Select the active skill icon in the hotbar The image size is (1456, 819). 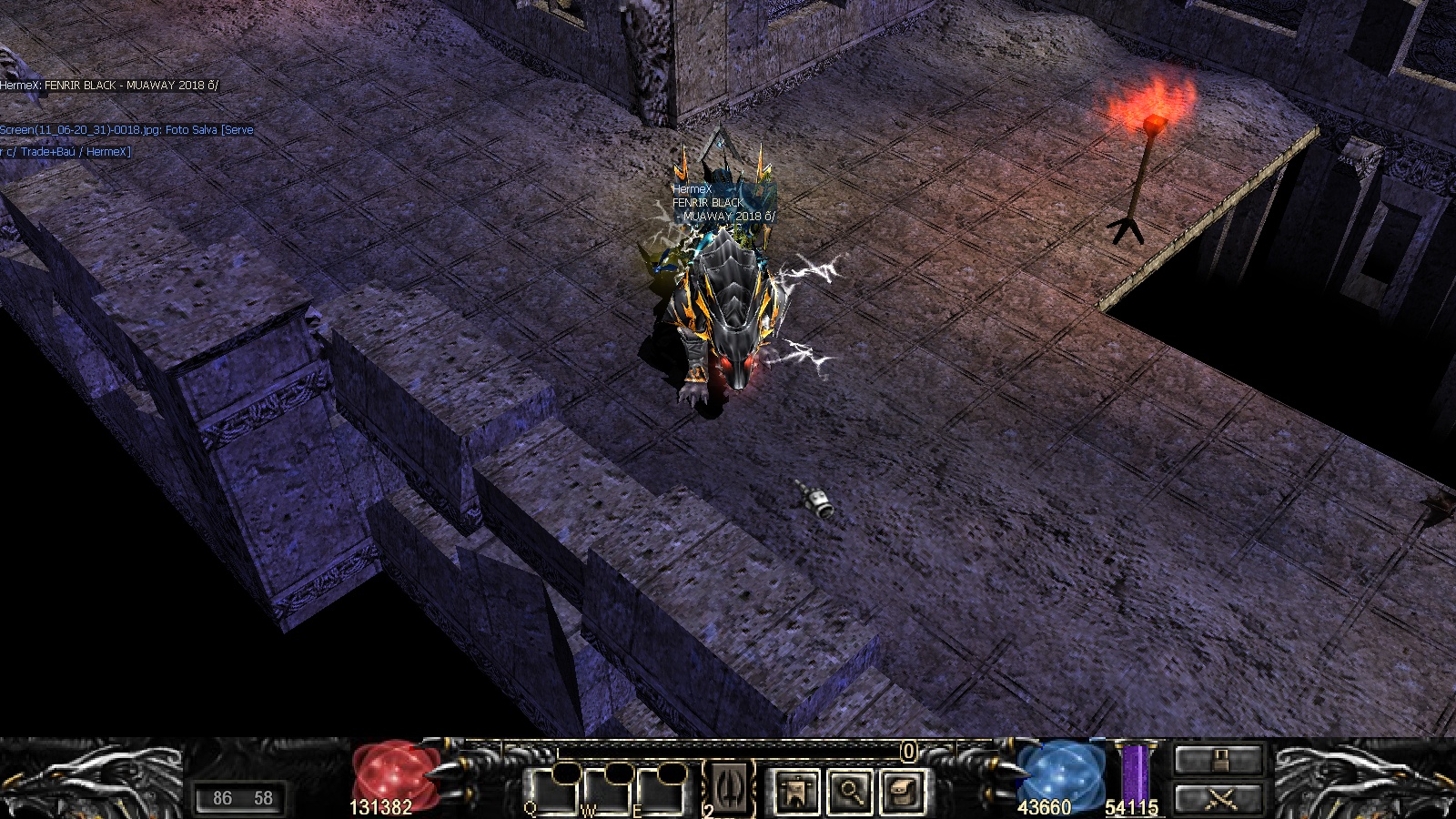point(731,784)
